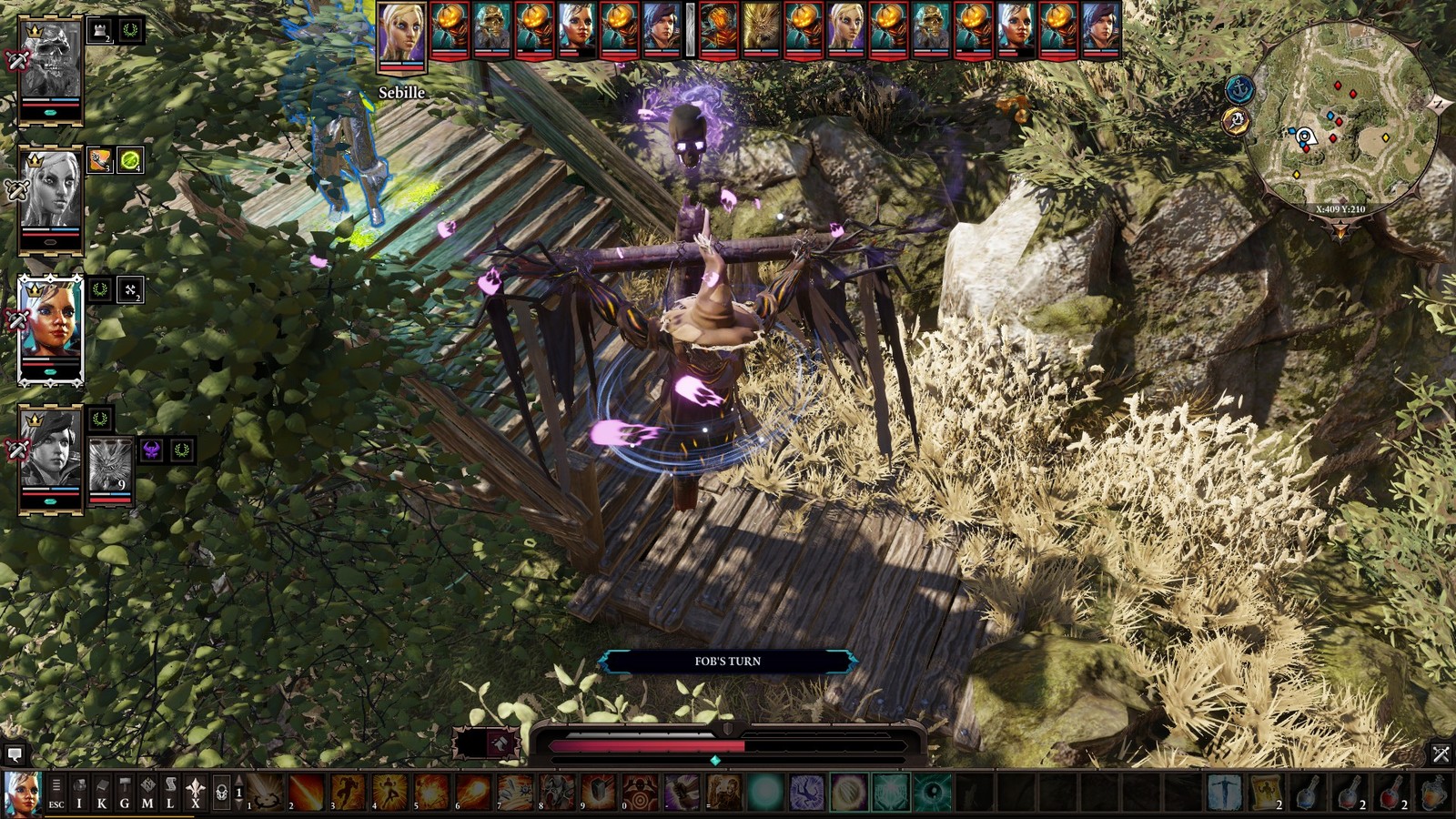Image resolution: width=1456 pixels, height=819 pixels.
Task: Use the red potion in the hotbar
Action: pos(1390,793)
